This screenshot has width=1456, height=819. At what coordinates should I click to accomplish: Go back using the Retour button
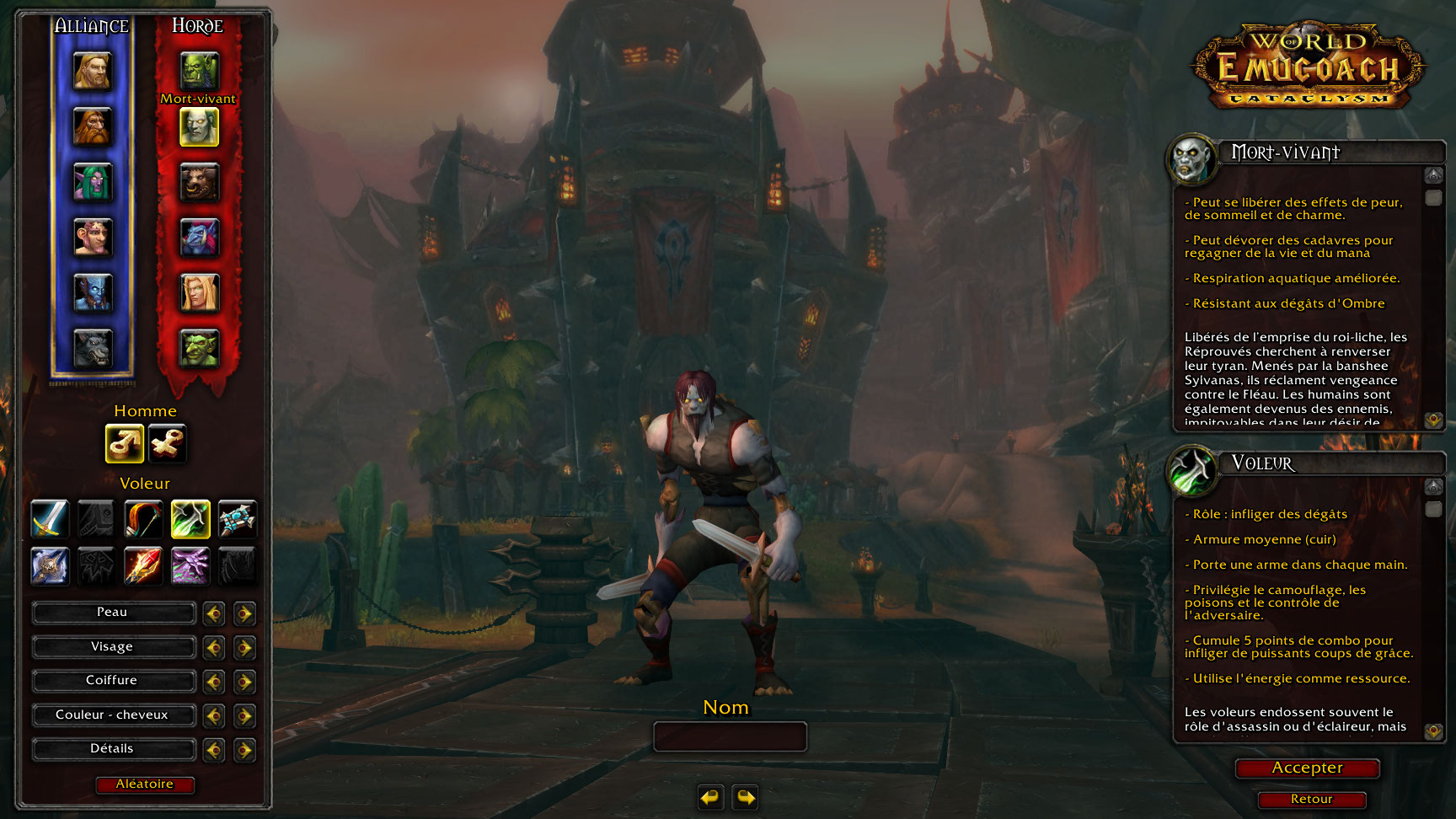[1311, 800]
